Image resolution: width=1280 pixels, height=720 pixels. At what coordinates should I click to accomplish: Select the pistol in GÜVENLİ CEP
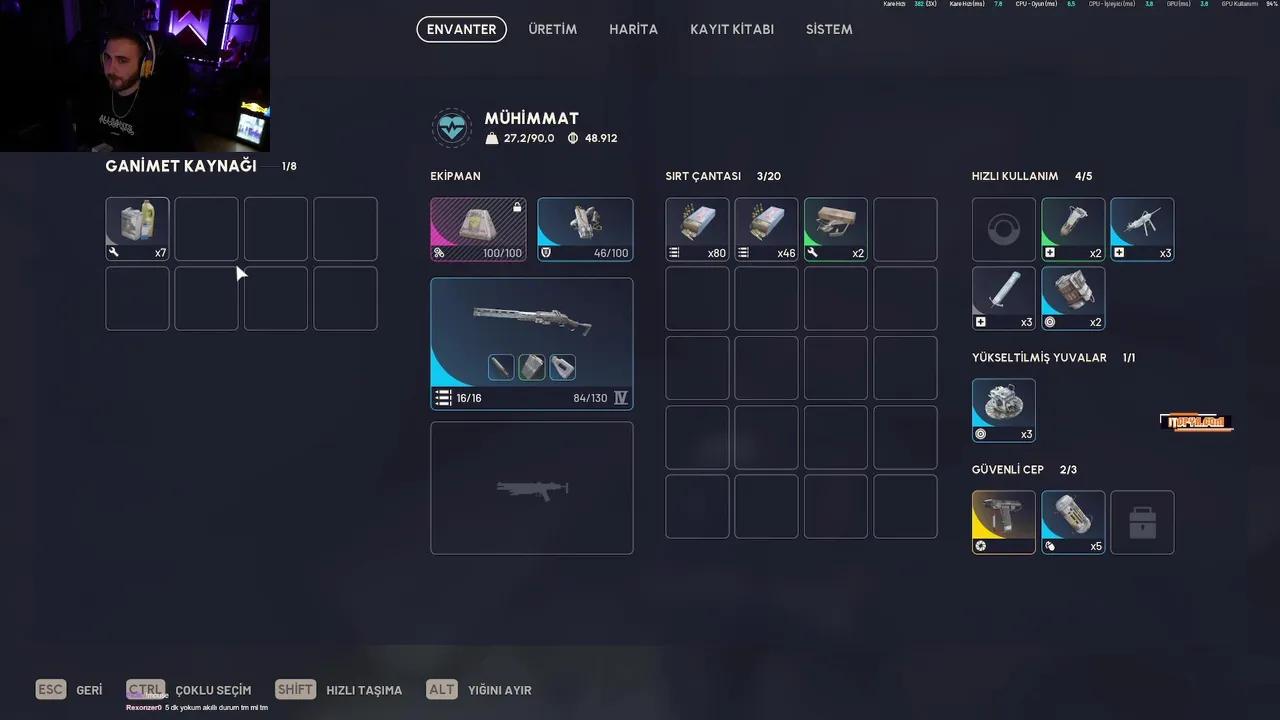pos(1003,521)
